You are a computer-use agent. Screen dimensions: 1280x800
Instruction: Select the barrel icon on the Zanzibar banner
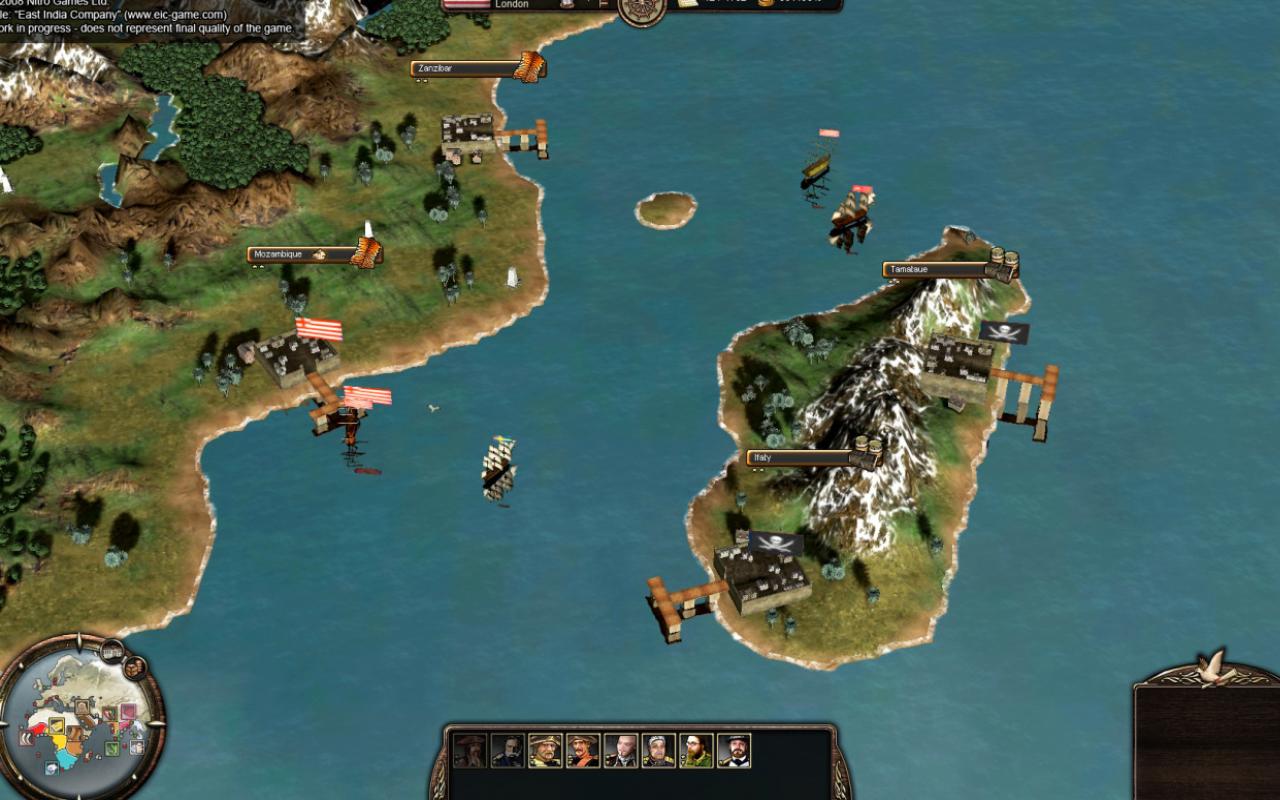(x=528, y=66)
